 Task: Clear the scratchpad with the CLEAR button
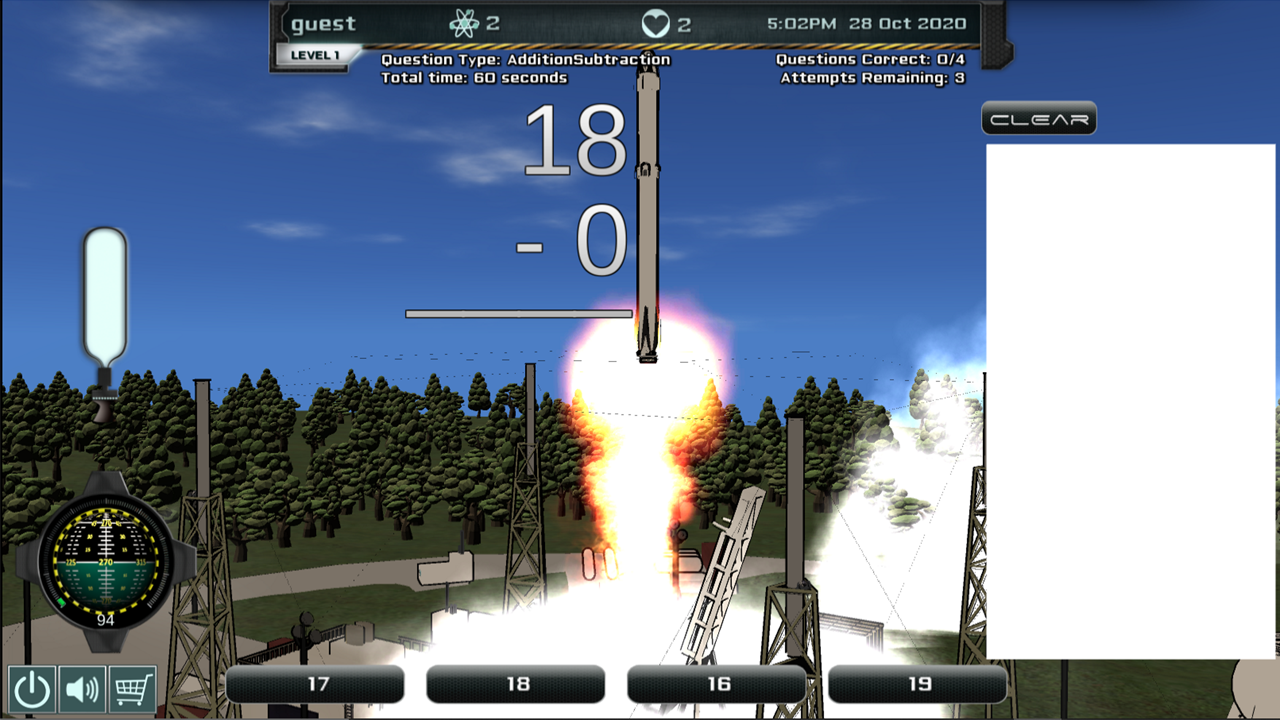coord(1039,119)
